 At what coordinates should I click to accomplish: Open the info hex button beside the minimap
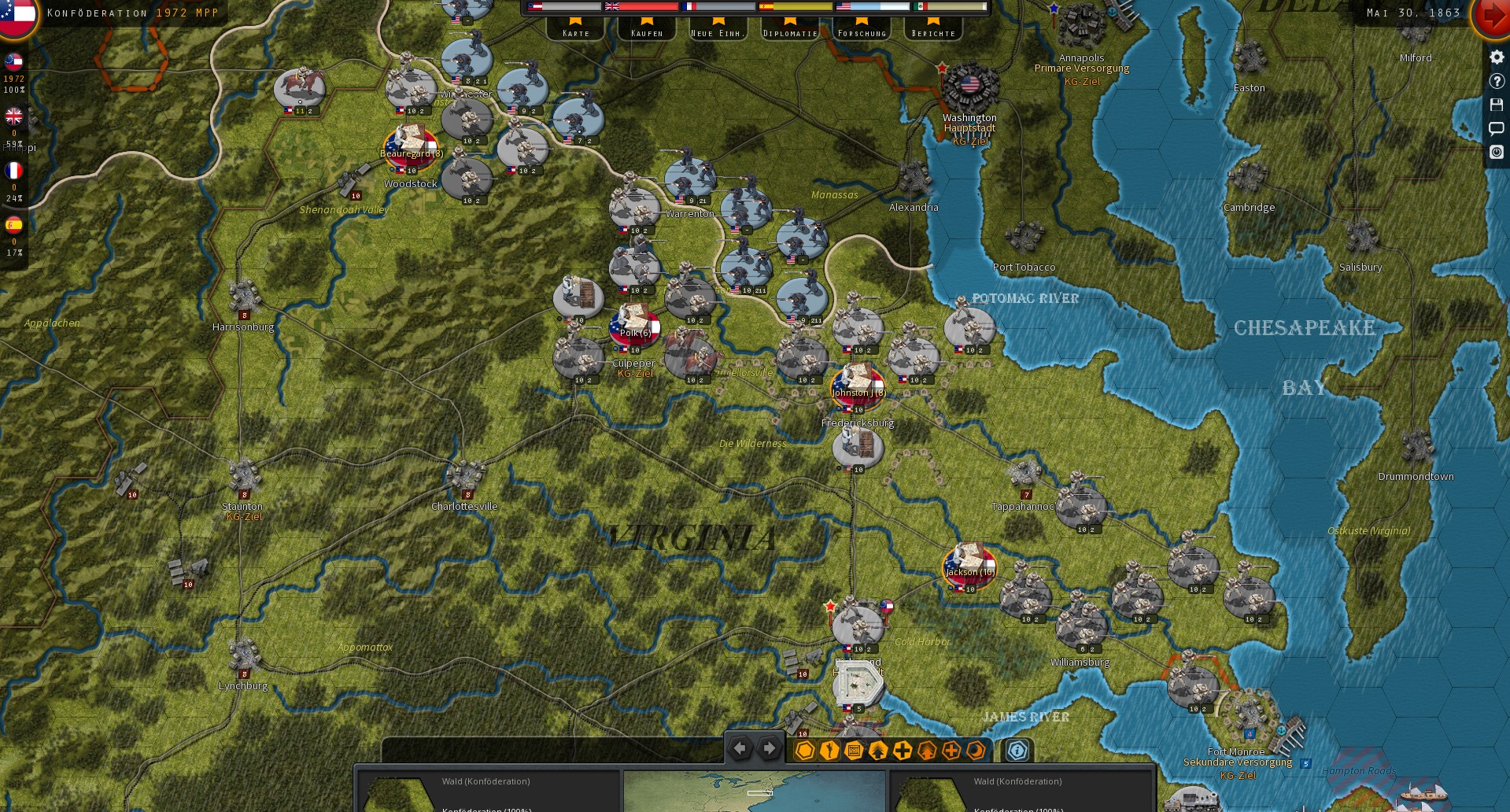click(x=1016, y=751)
